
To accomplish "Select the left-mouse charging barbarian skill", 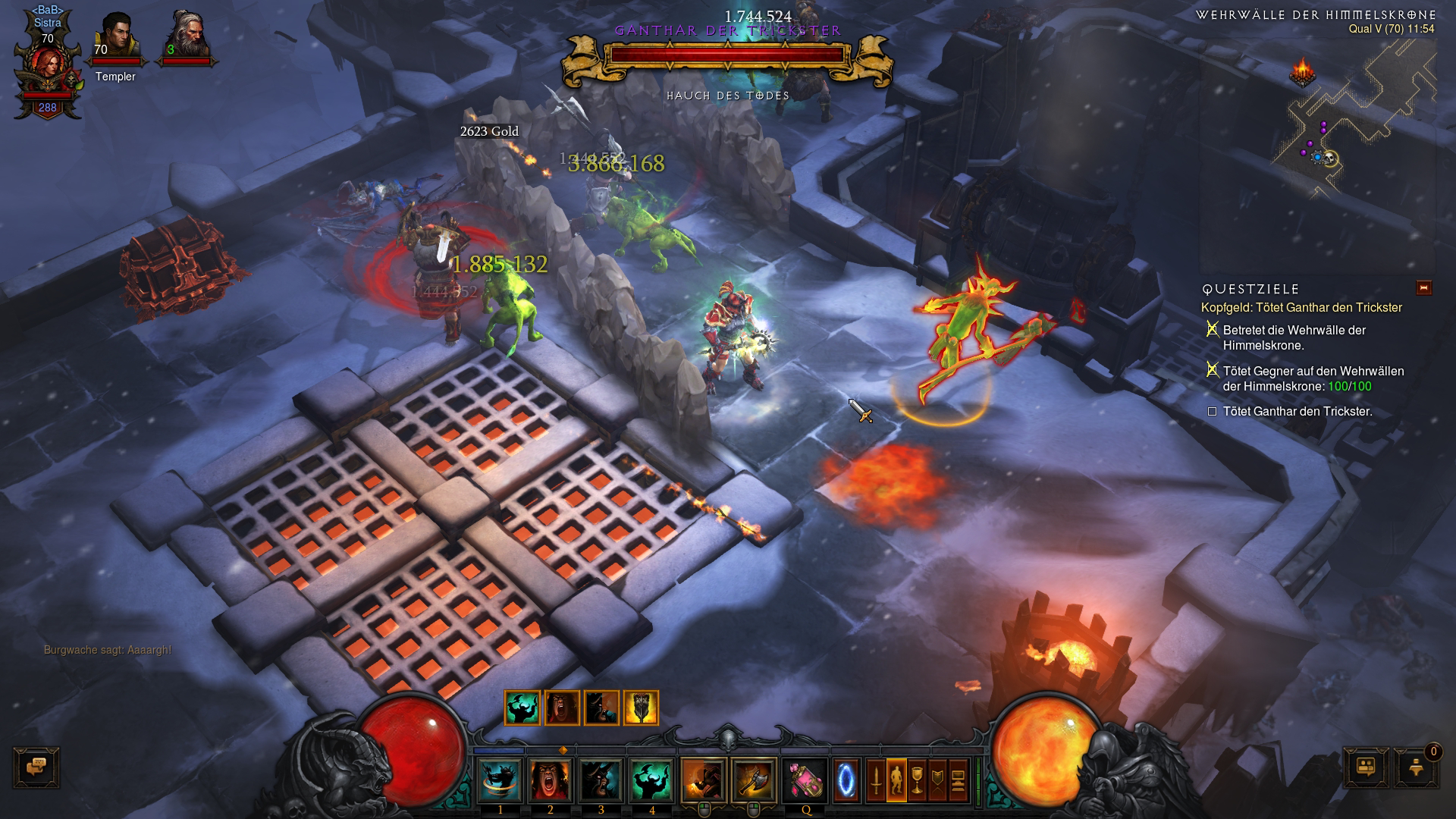I will coord(704,780).
